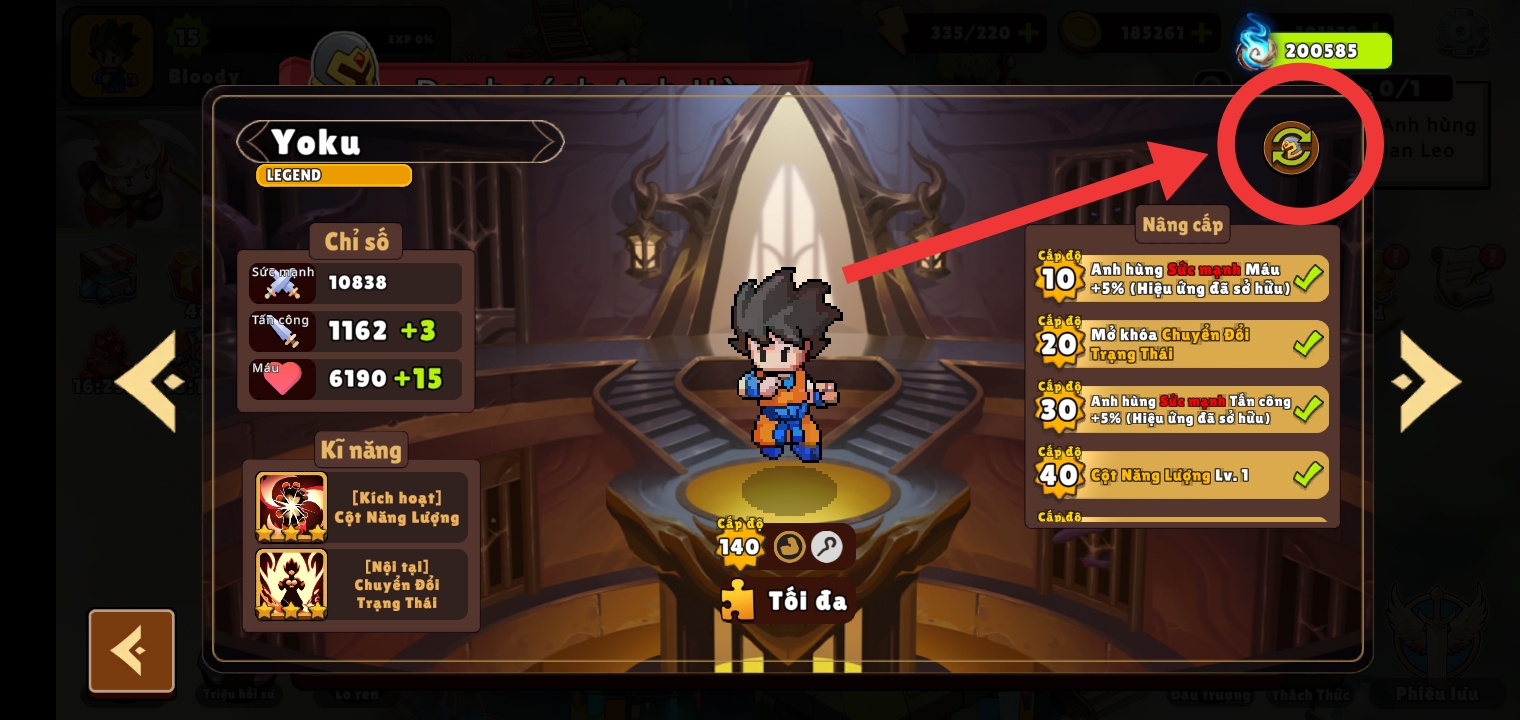1520x720 pixels.
Task: Tap the Tối đa puzzle-piece button
Action: 786,600
